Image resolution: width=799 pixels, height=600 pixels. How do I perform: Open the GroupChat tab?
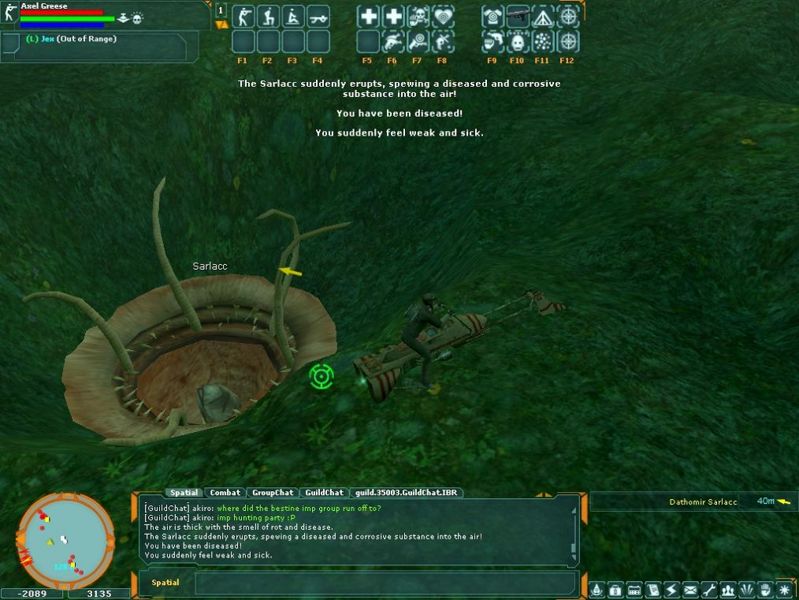(x=272, y=492)
